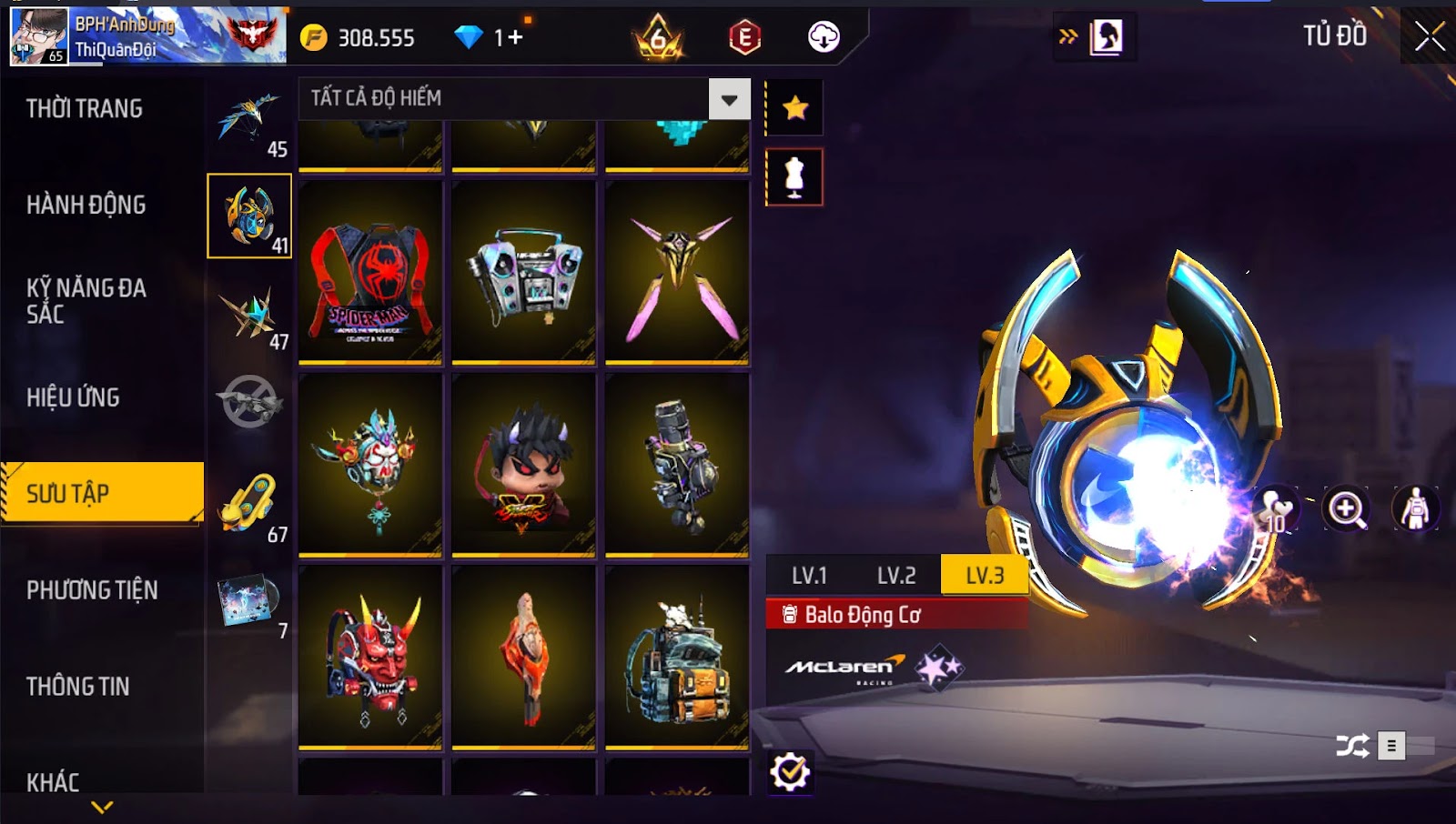Switch to the LV.1 backpack level
Viewport: 1456px width, 824px height.
pyautogui.click(x=809, y=576)
